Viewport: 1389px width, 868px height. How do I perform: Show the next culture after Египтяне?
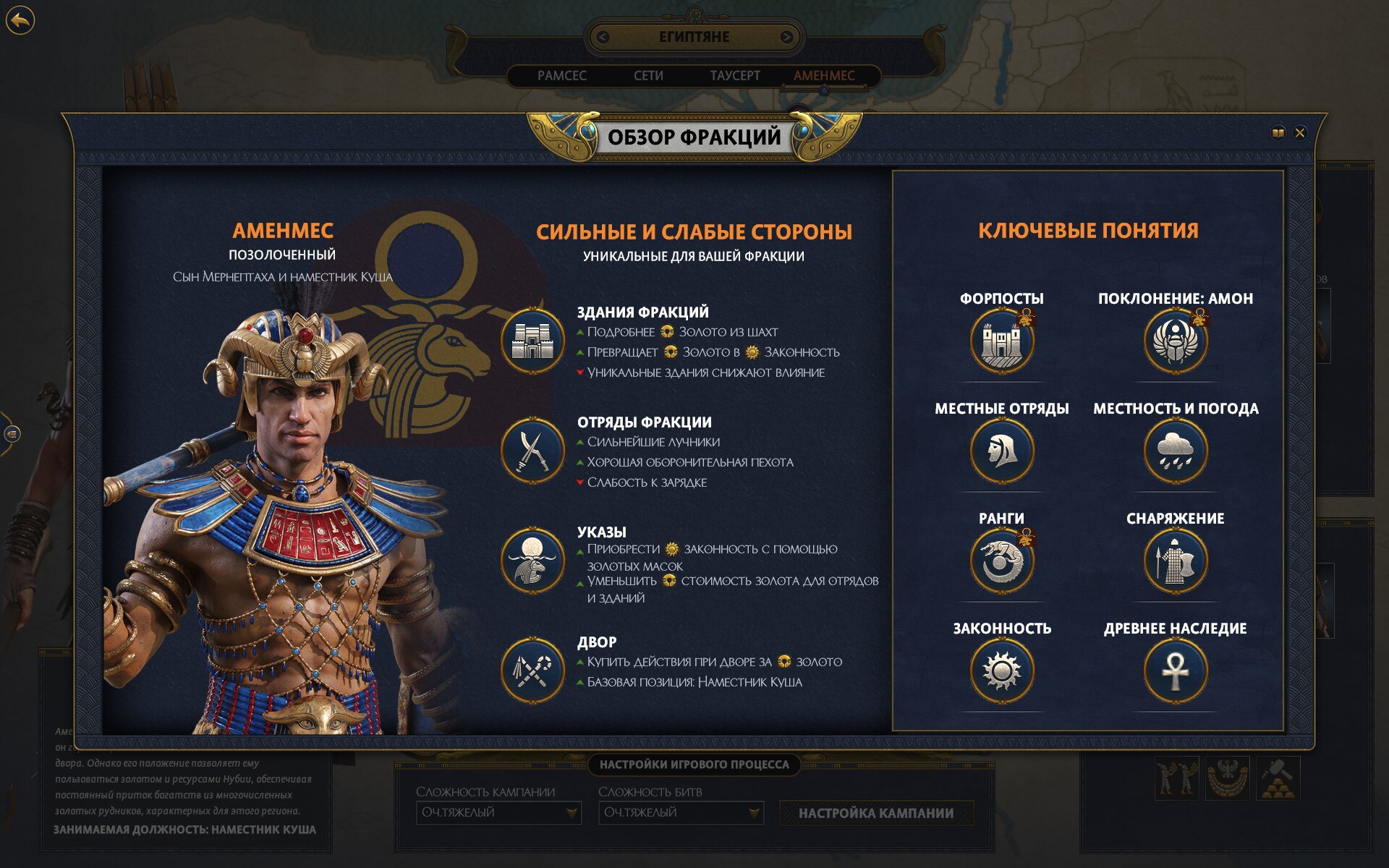(786, 37)
